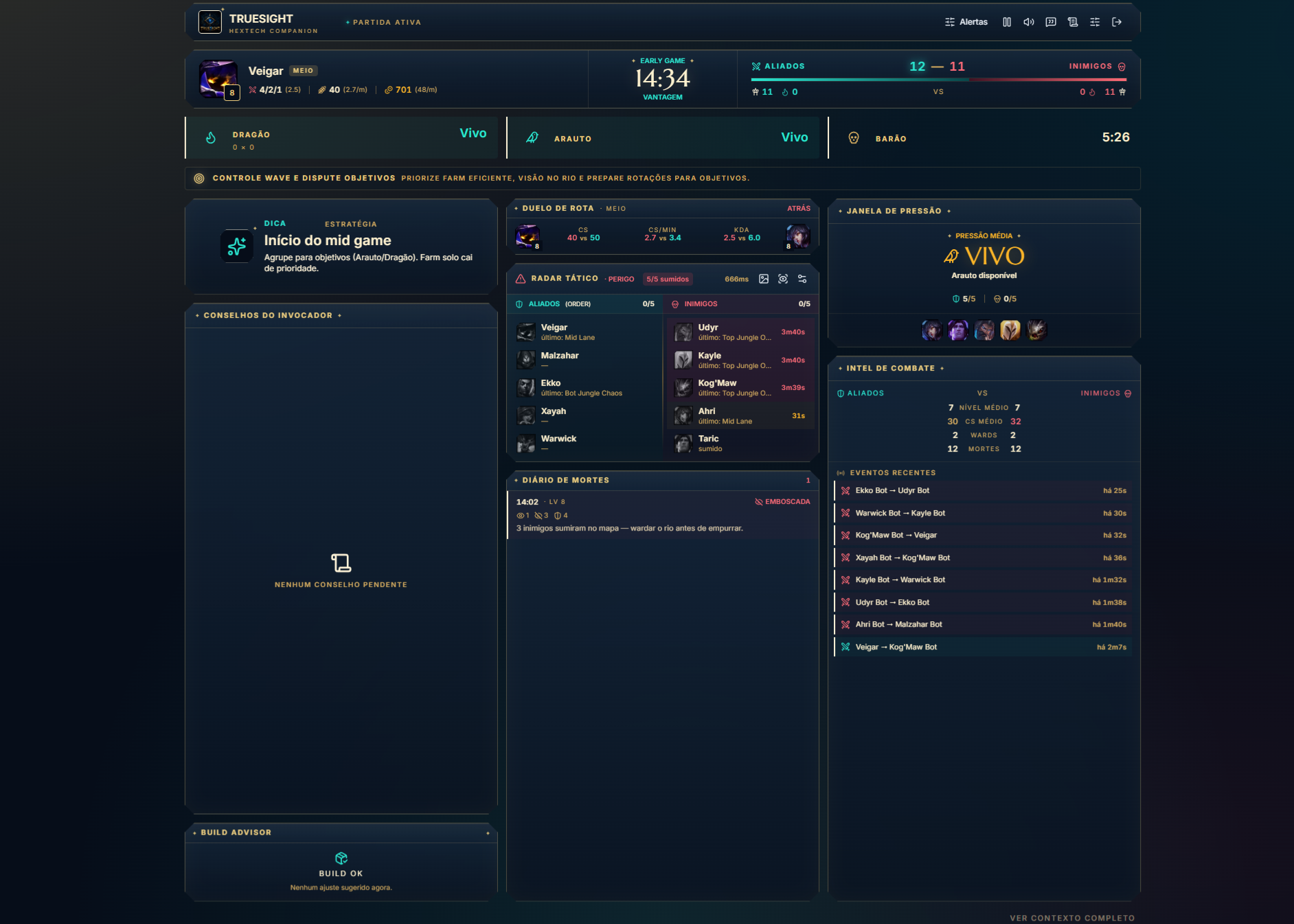The width and height of the screenshot is (1294, 924).
Task: Select the Barão timer card
Action: click(x=984, y=138)
